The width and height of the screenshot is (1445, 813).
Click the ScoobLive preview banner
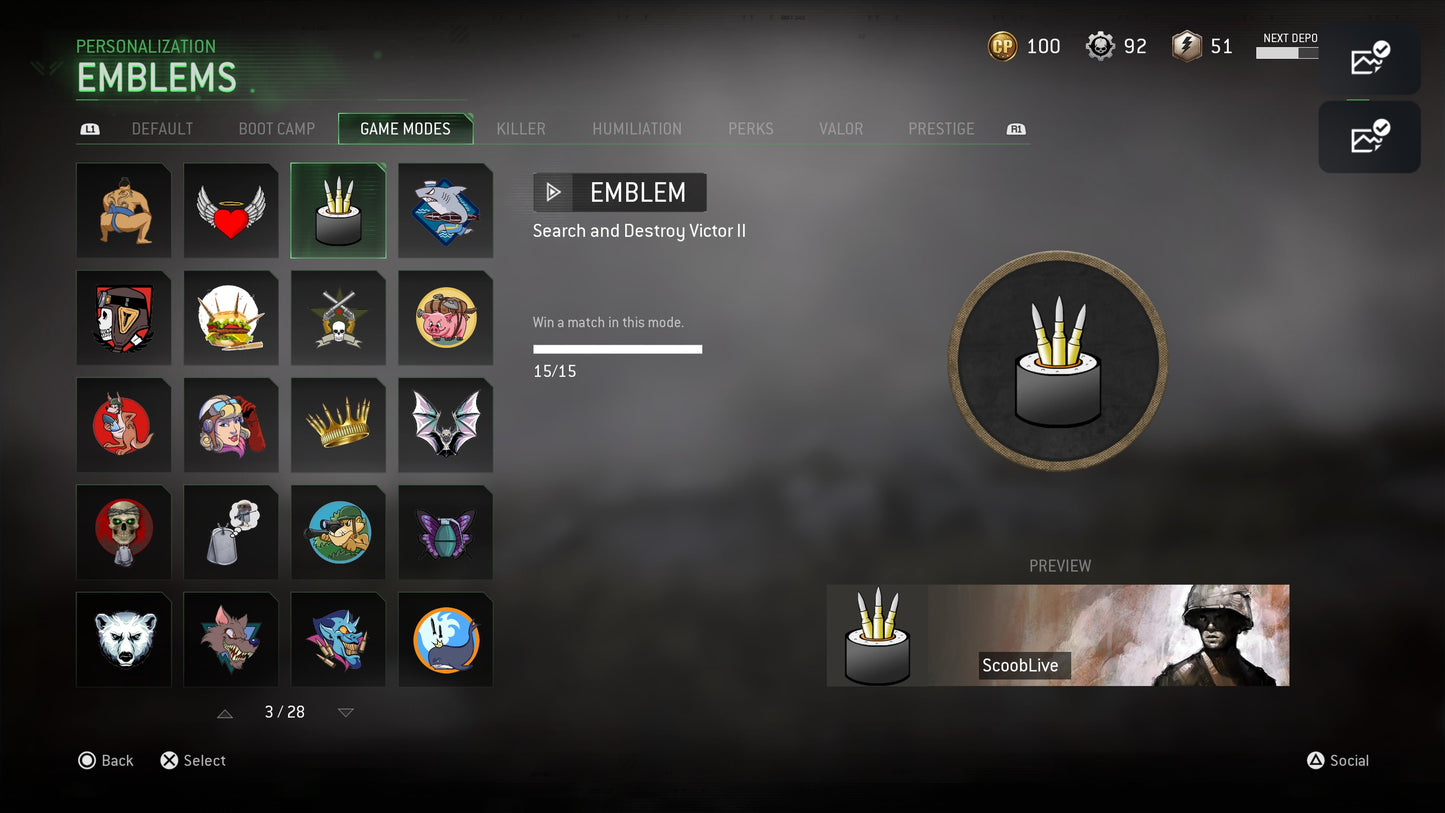click(x=1057, y=635)
